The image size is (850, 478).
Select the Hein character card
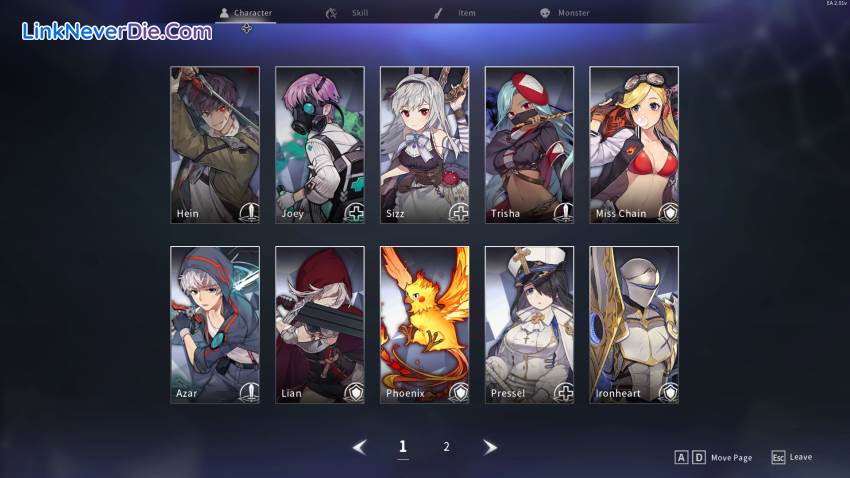click(215, 145)
